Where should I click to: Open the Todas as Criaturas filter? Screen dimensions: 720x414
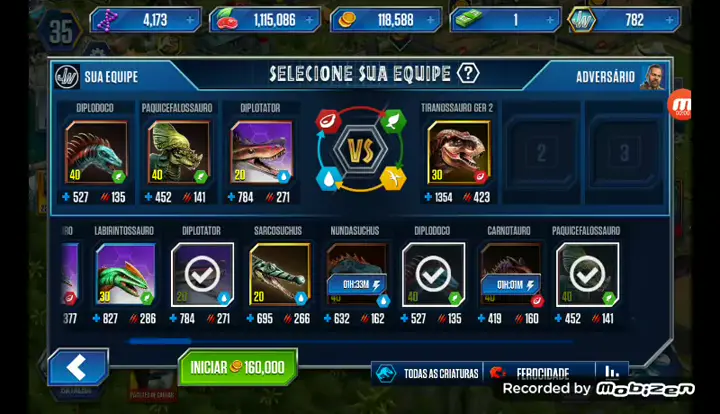coord(428,374)
